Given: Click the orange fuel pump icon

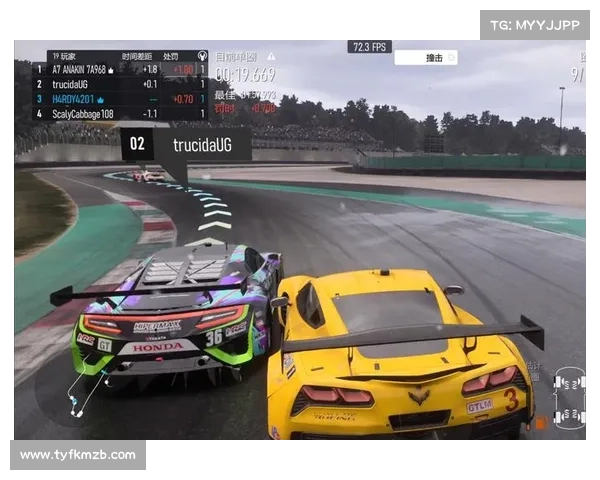Looking at the screenshot, I should pyautogui.click(x=539, y=423).
